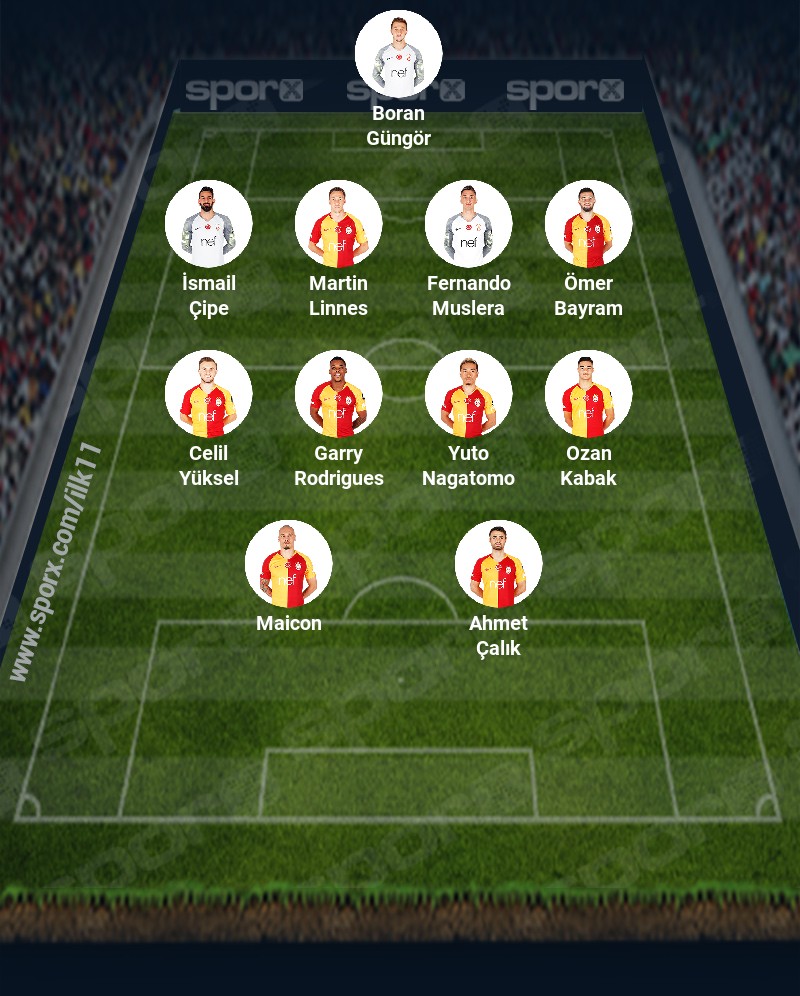Choose İsmail Çipe's player portrait

pyautogui.click(x=208, y=224)
